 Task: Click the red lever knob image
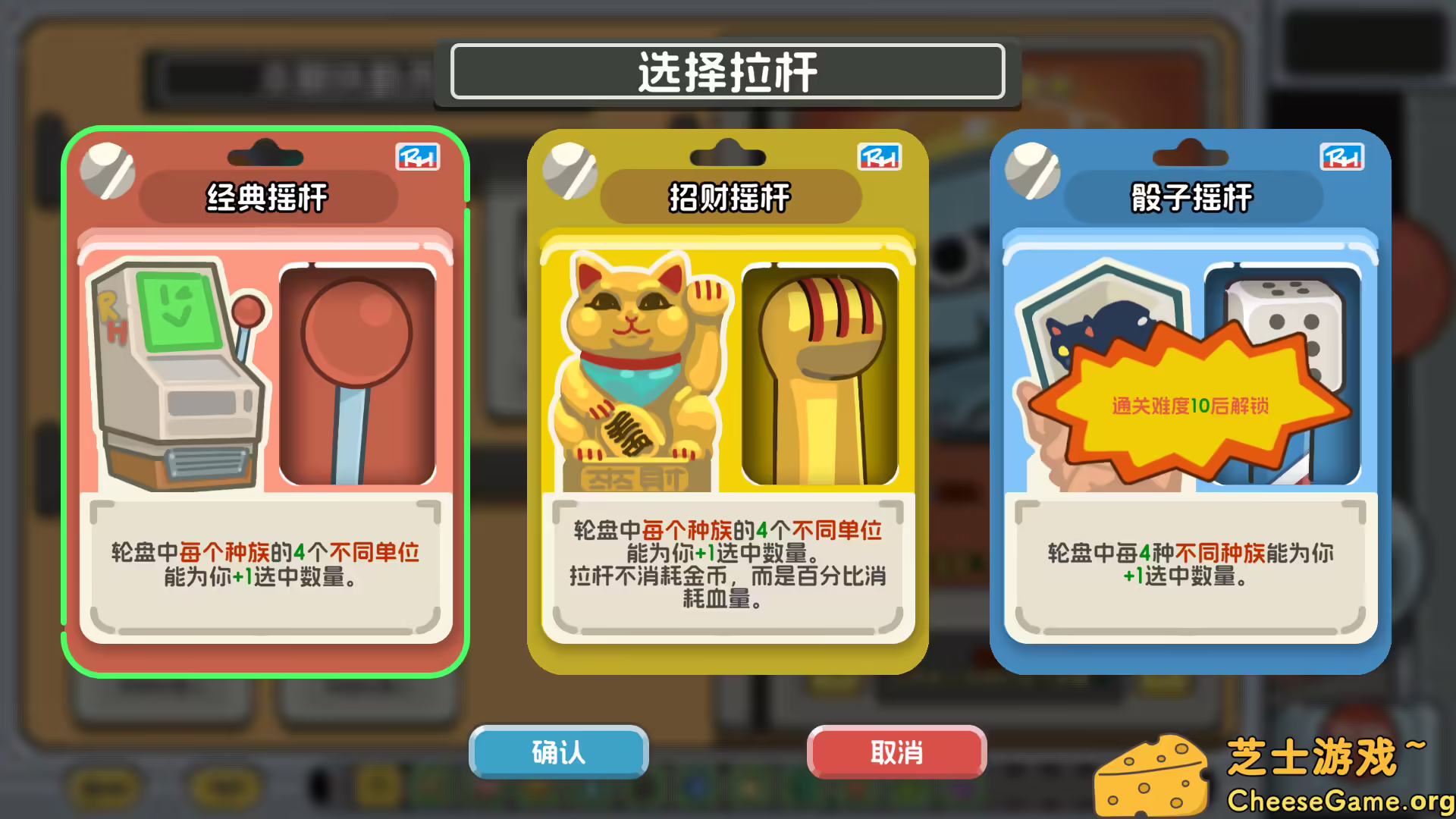(356, 372)
